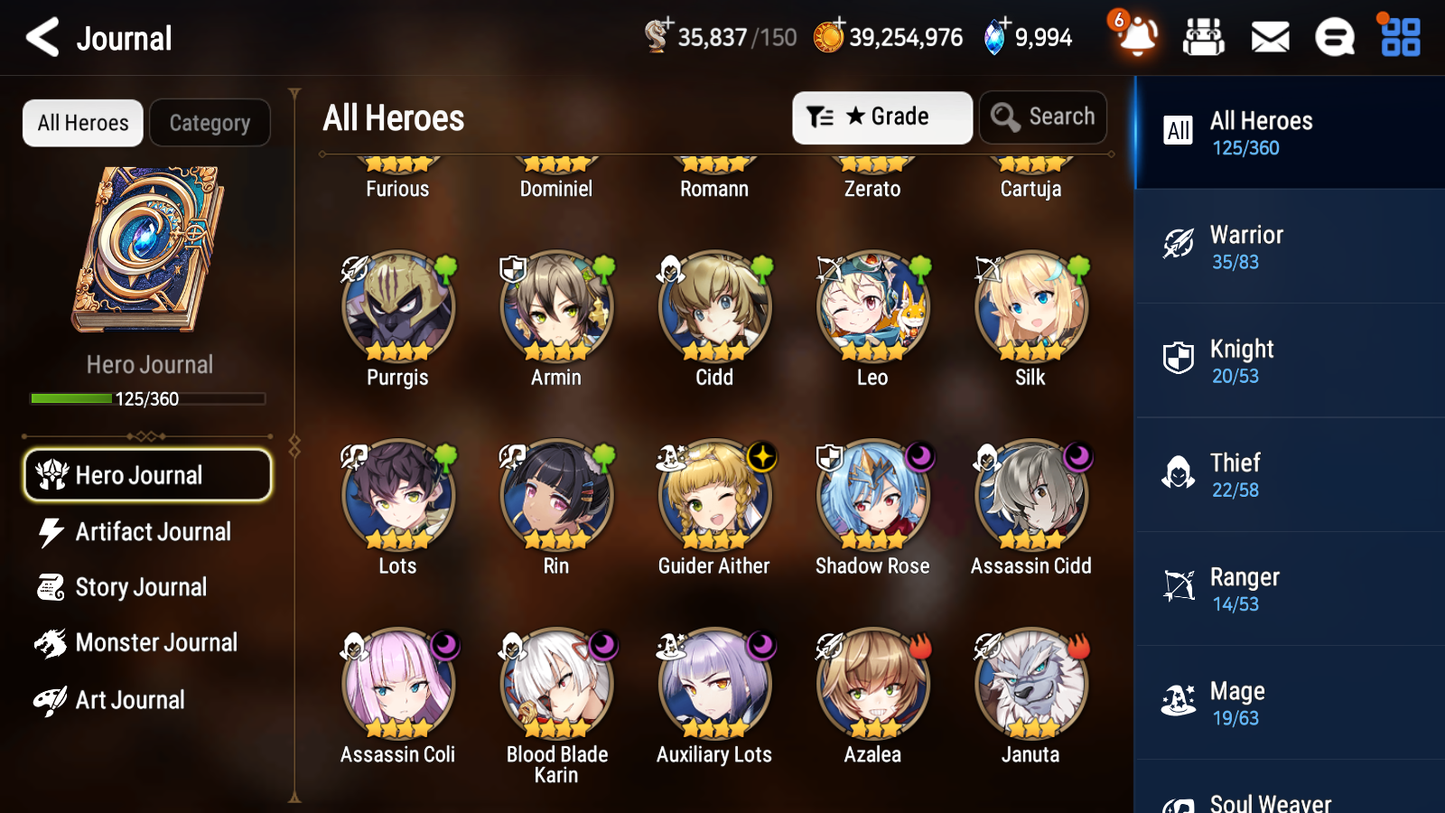This screenshot has width=1445, height=813.
Task: Choose the Thief filter on the right panel
Action: 1289,474
